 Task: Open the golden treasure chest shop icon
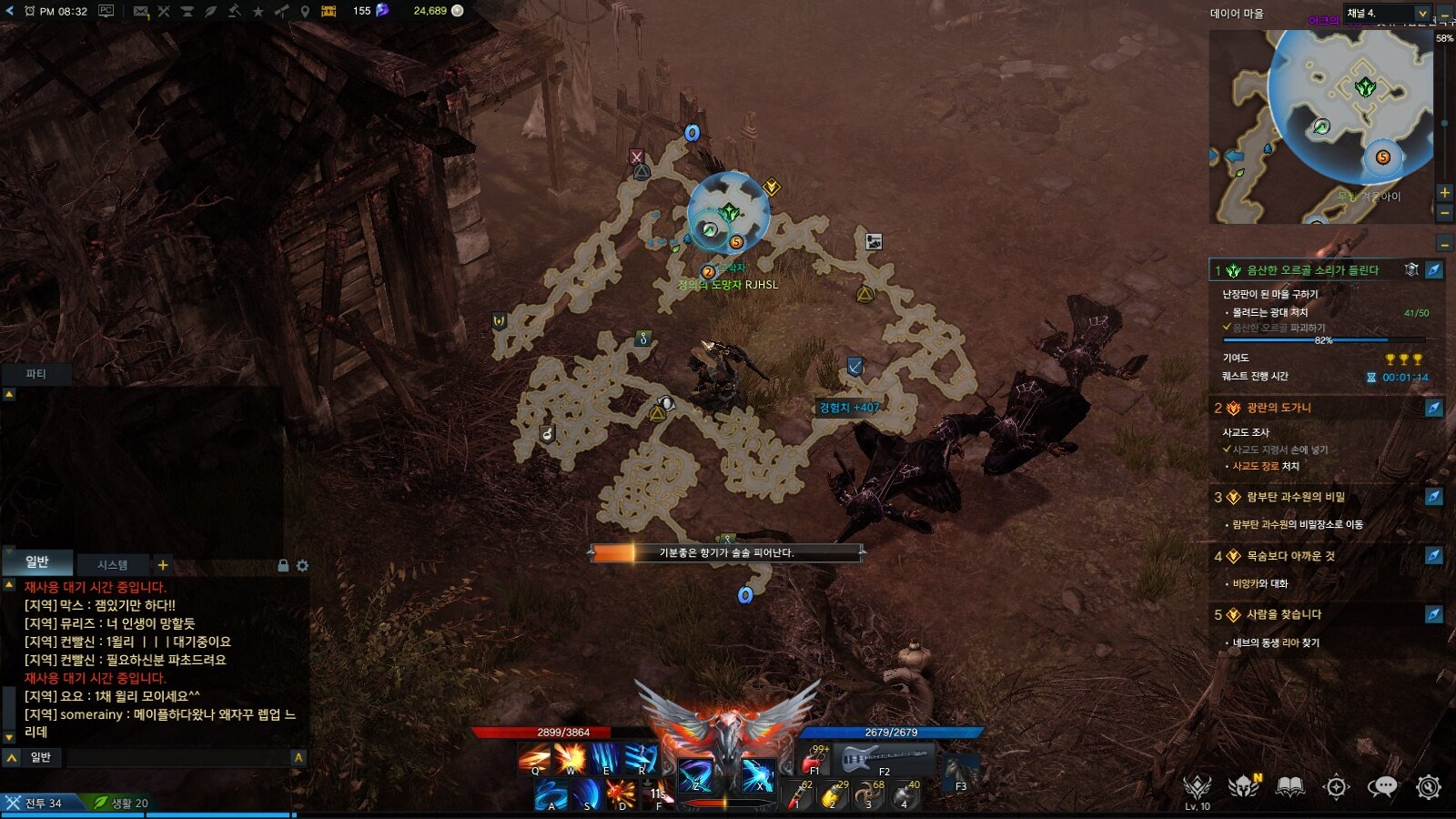pos(329,11)
